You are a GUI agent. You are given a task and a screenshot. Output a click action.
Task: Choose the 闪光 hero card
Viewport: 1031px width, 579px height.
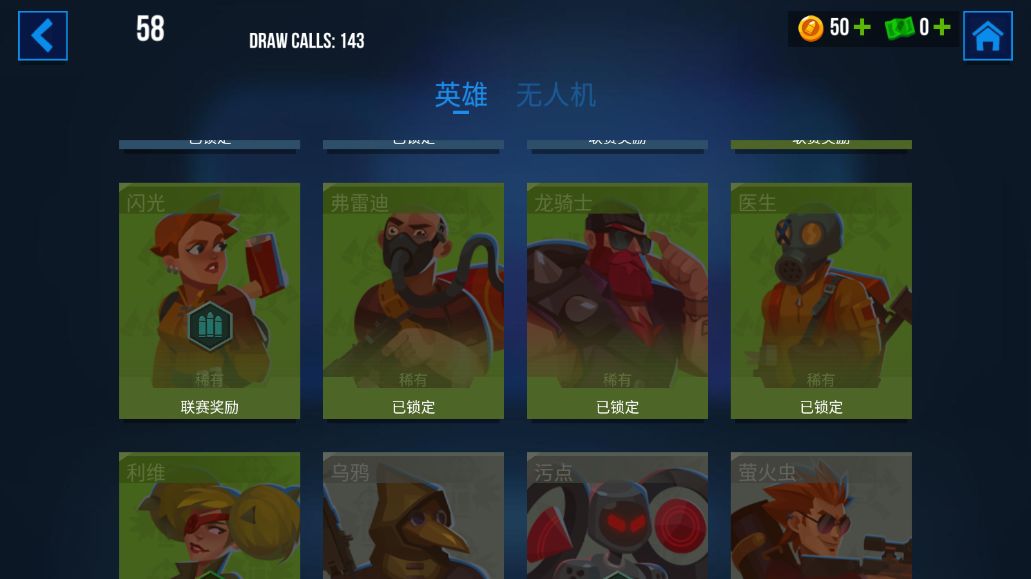pyautogui.click(x=209, y=300)
